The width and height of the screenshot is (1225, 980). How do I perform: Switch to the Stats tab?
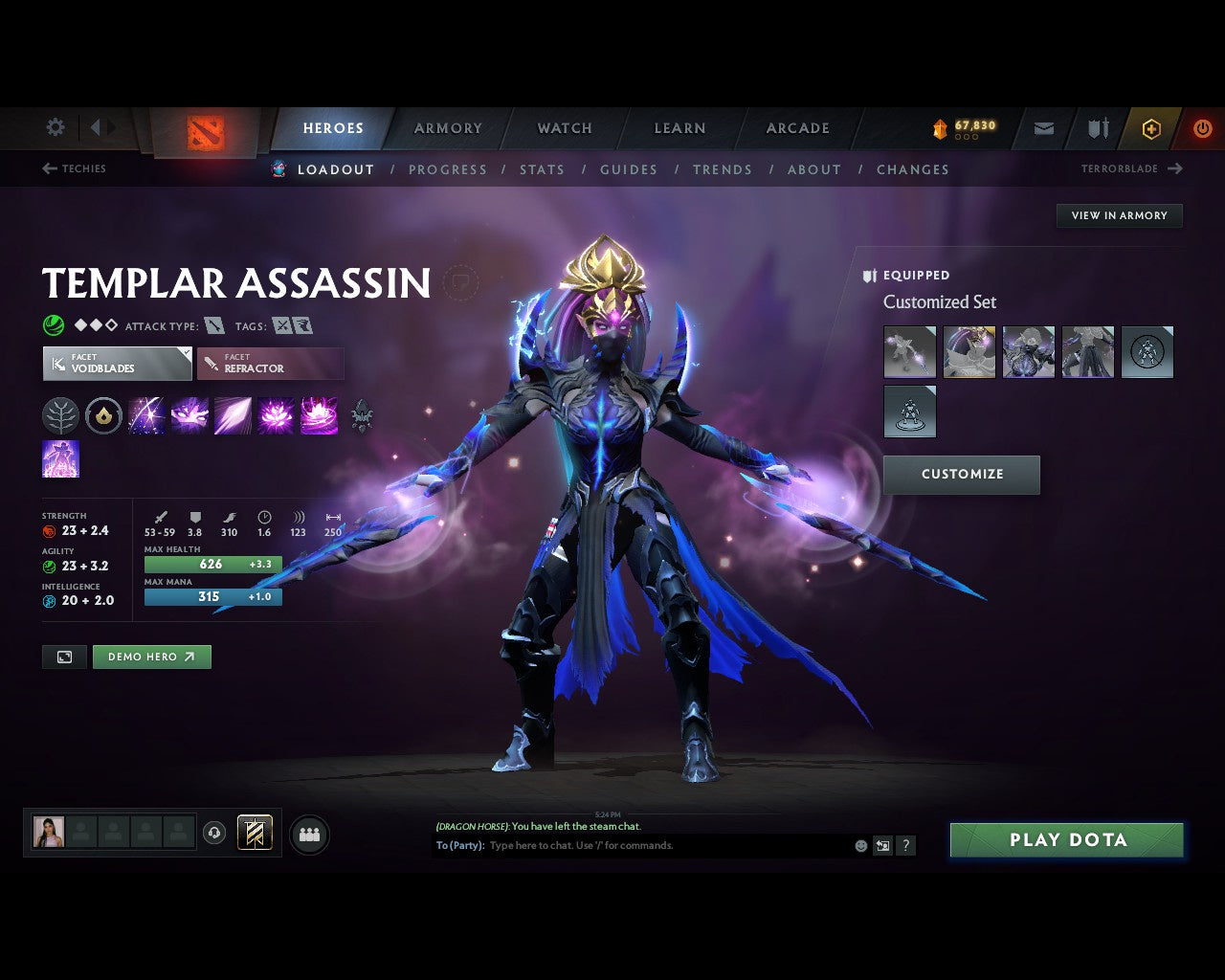[x=542, y=169]
